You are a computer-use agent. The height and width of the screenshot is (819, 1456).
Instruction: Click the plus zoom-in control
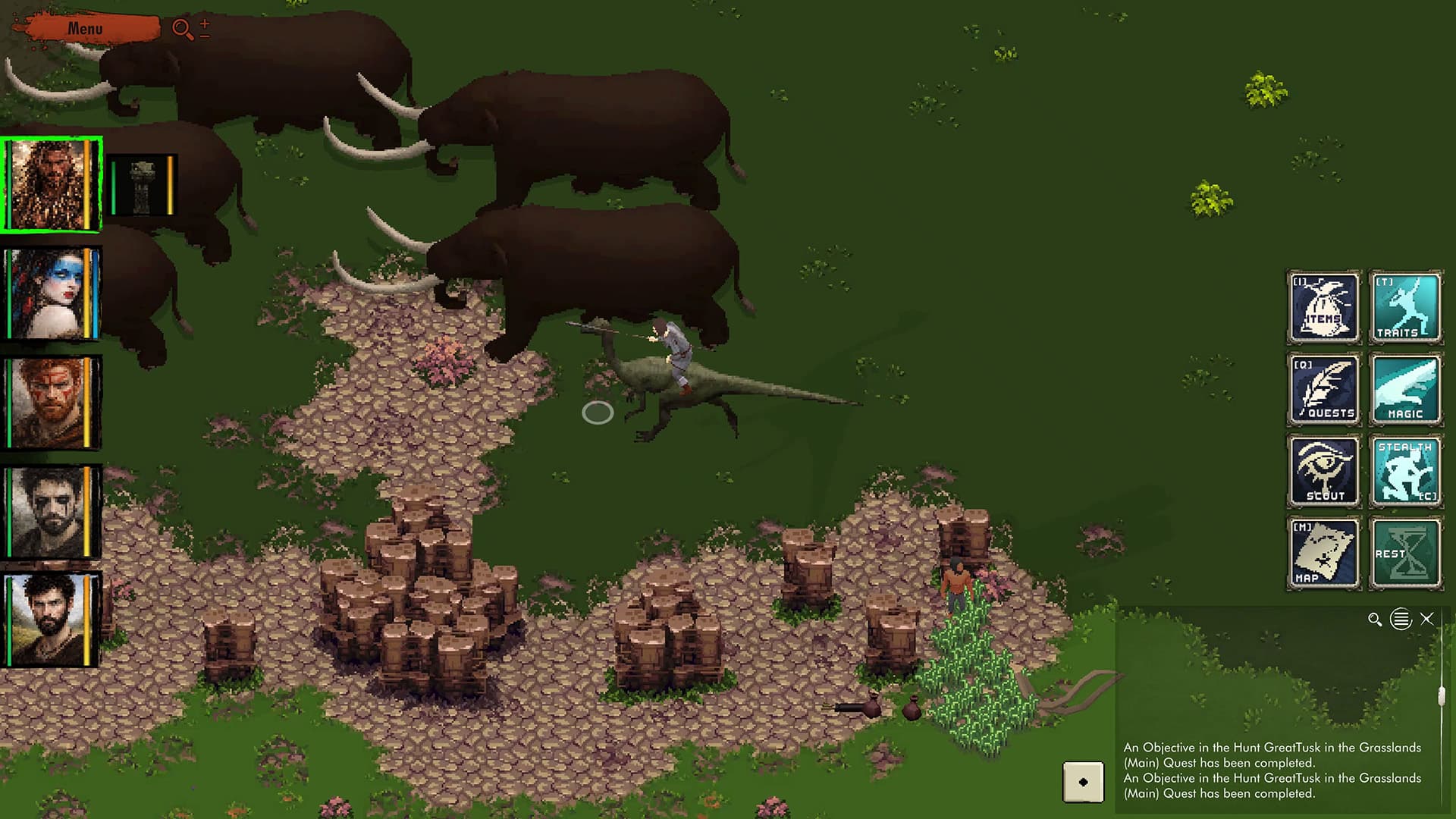point(205,24)
